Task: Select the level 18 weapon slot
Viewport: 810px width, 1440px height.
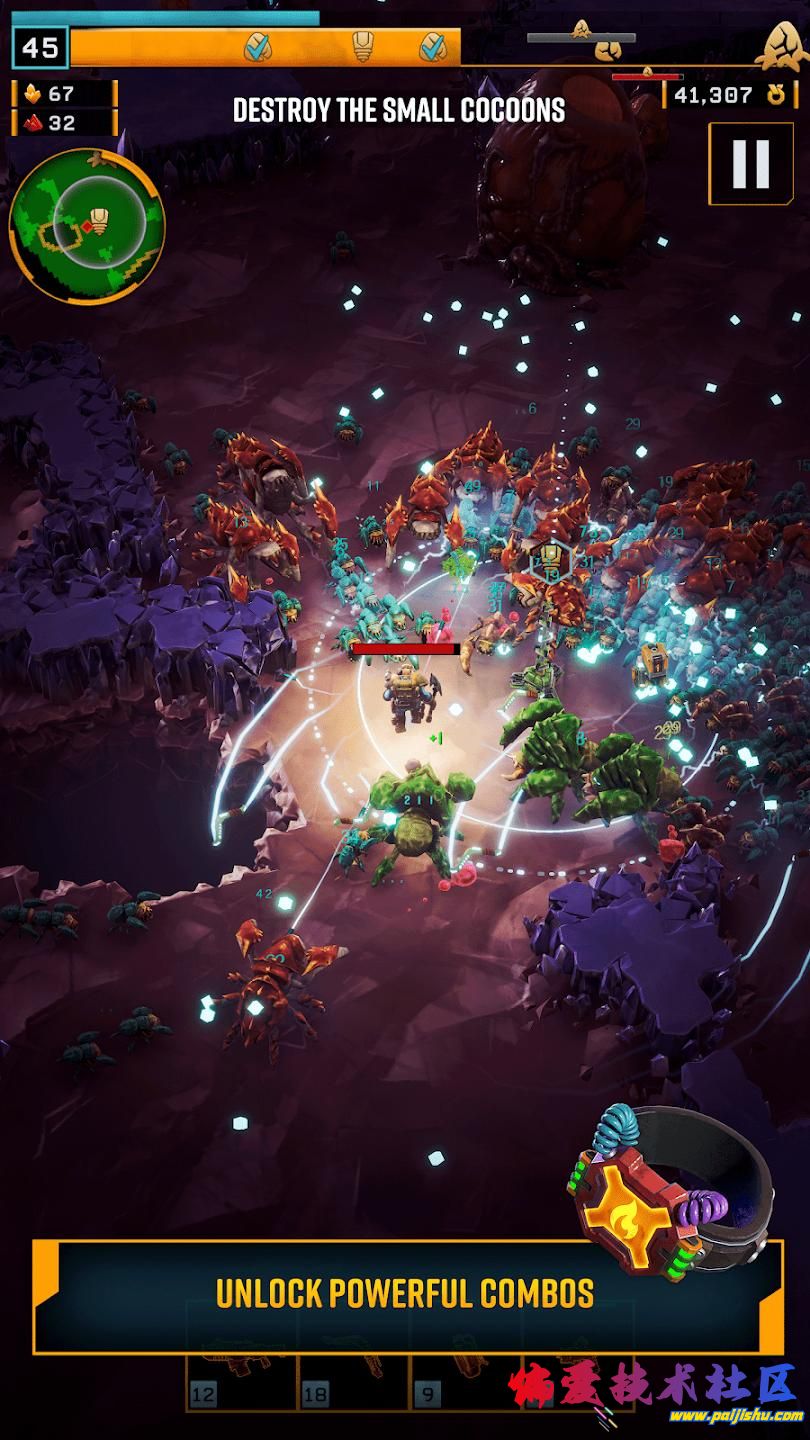Action: [x=354, y=1385]
